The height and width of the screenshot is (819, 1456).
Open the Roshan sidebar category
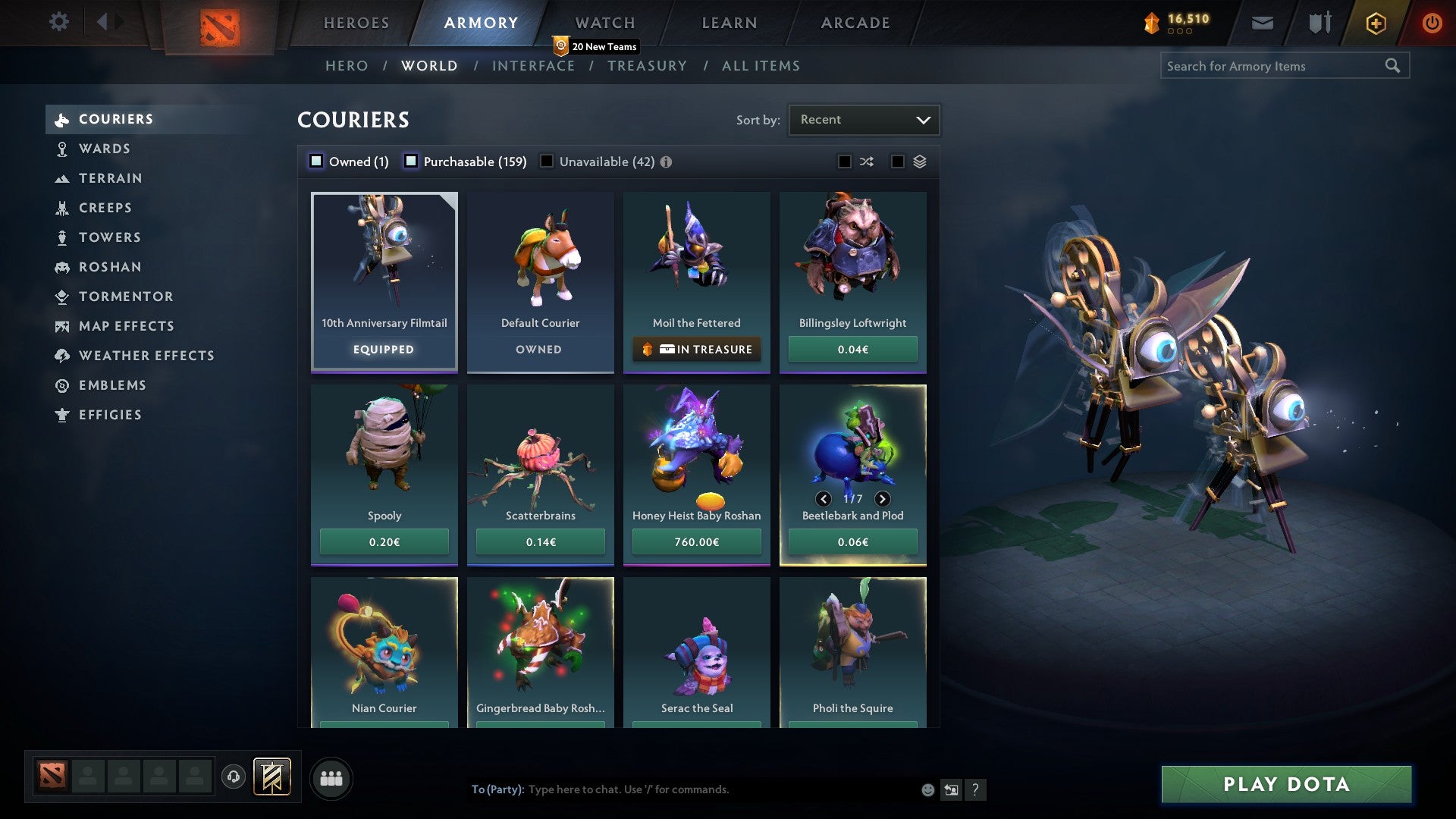pos(111,267)
